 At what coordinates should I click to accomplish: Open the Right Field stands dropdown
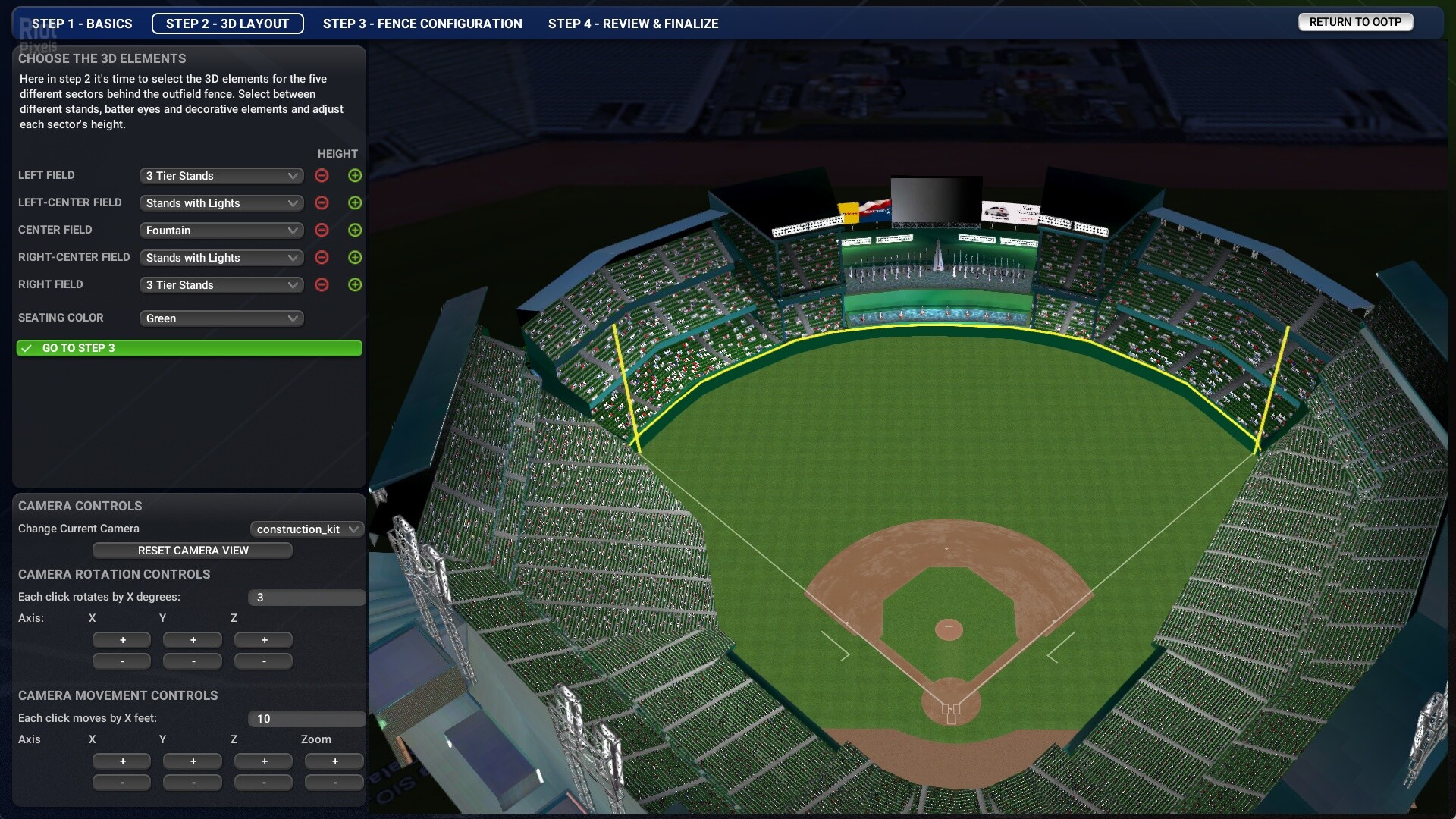221,285
